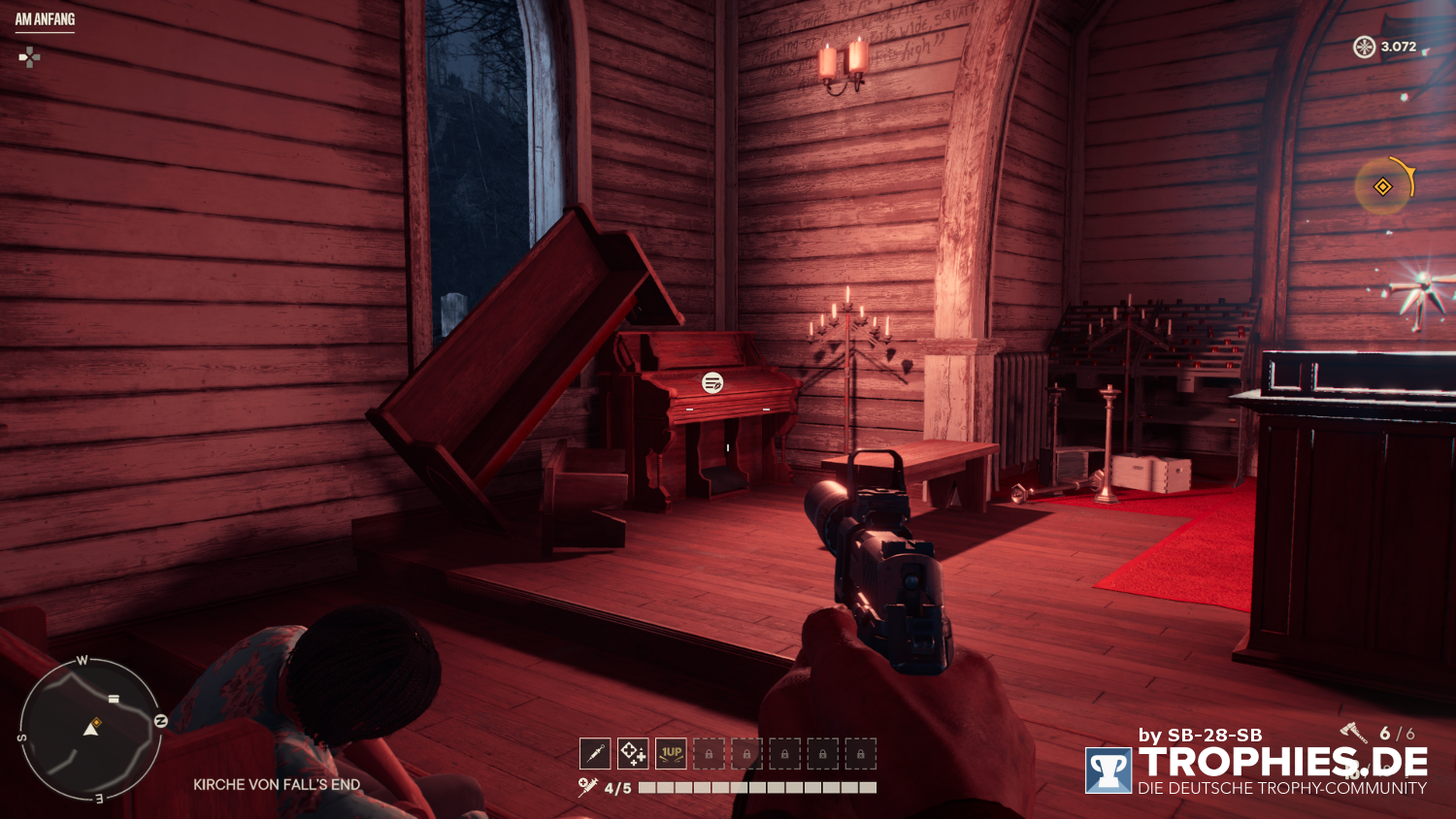Select the AM ANFANG quest title

[x=45, y=16]
